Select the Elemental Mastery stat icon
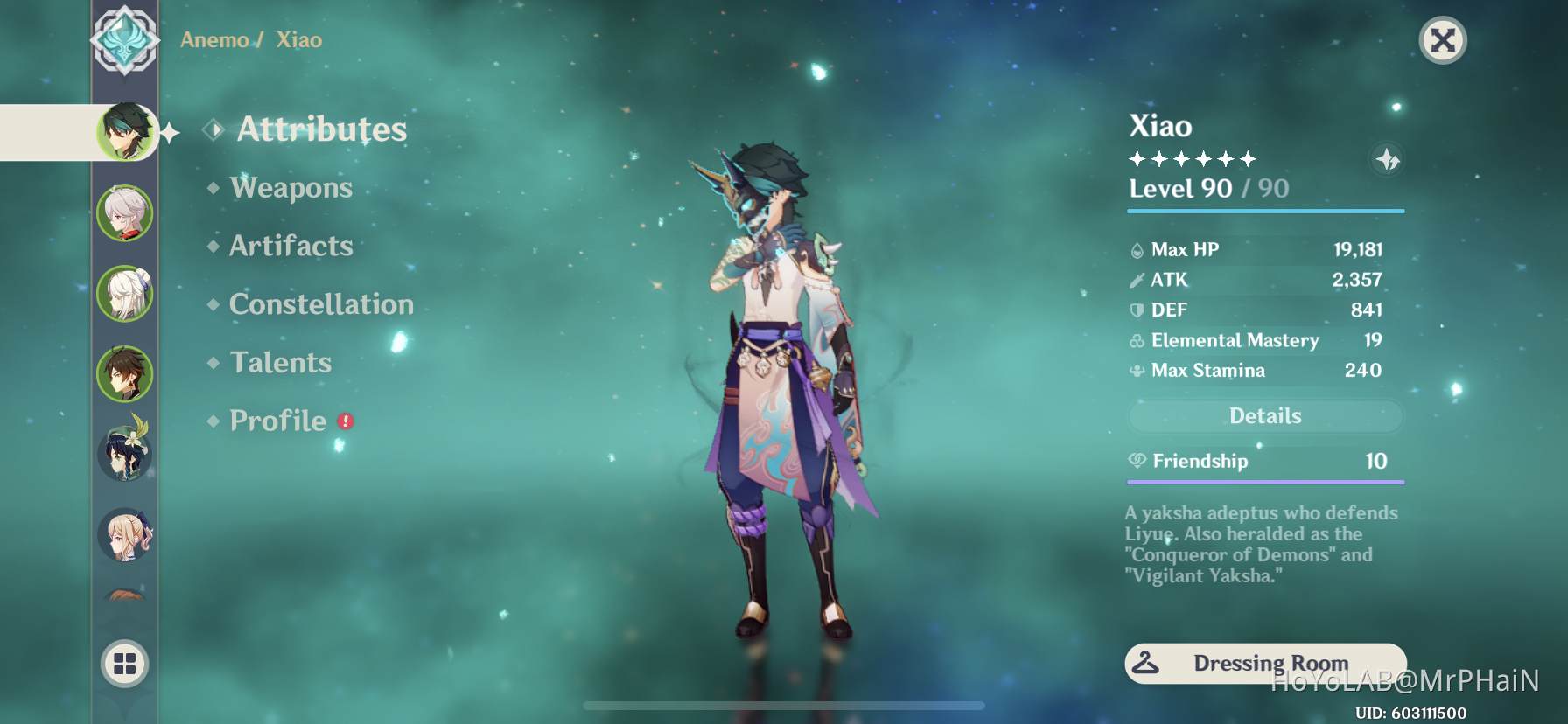 (x=1136, y=340)
